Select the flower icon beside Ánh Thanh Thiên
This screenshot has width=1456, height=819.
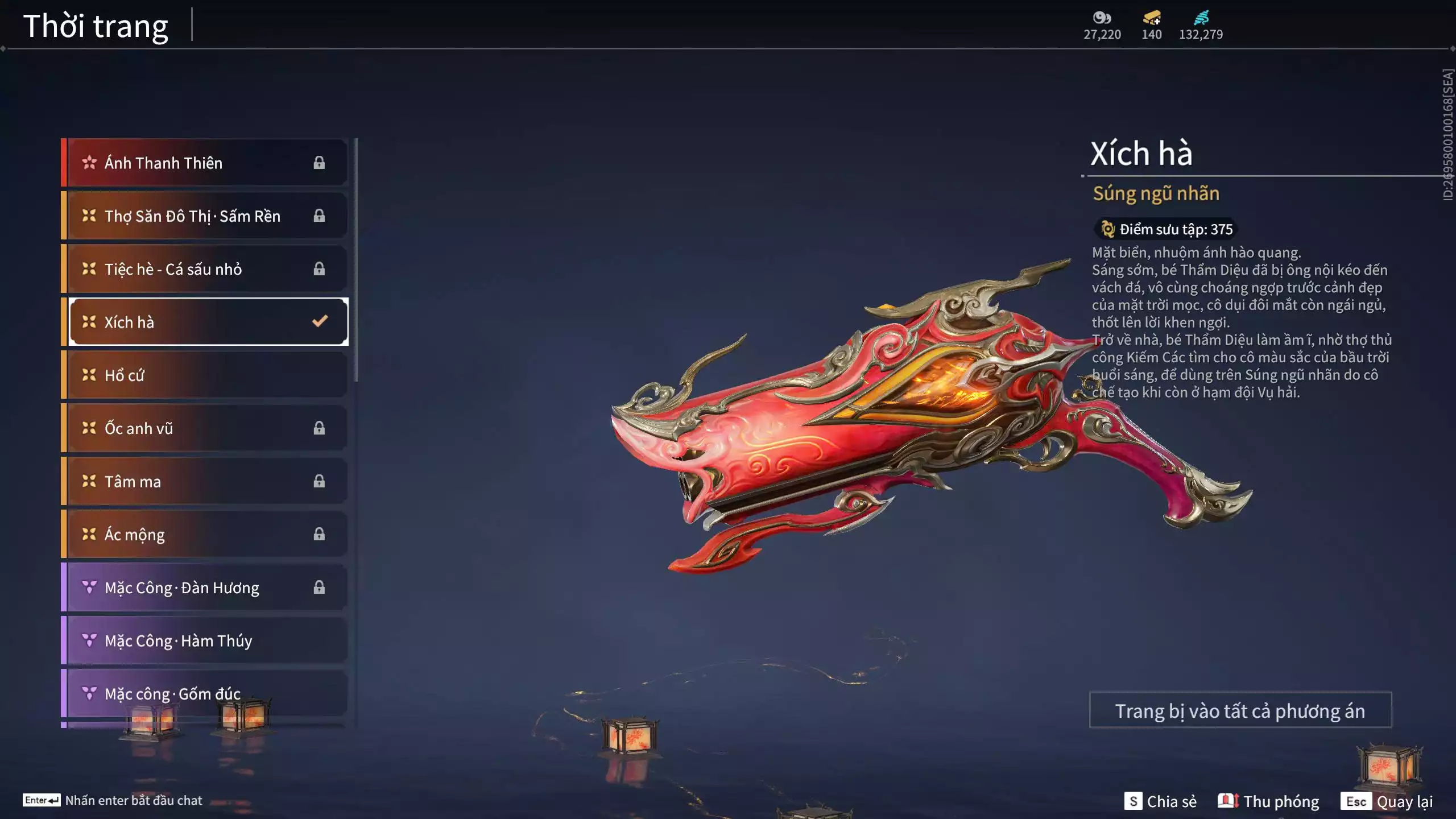[89, 163]
